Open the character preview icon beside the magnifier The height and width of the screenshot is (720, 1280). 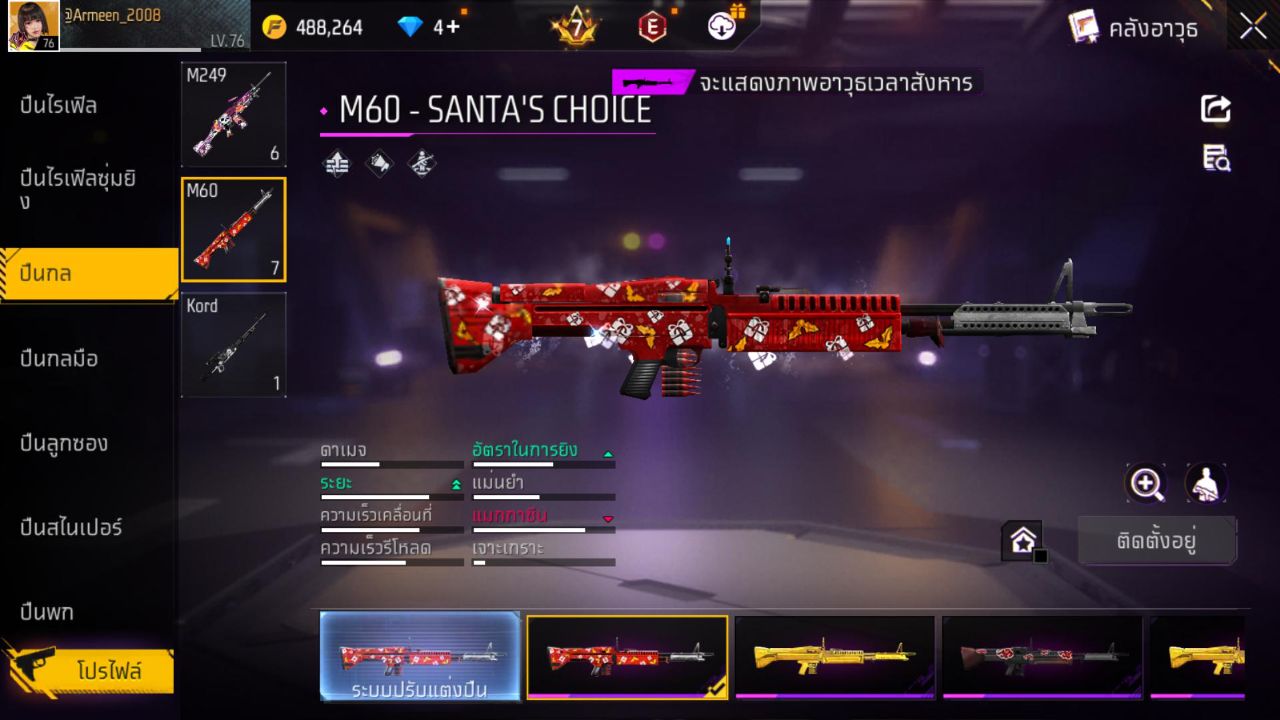point(1205,484)
